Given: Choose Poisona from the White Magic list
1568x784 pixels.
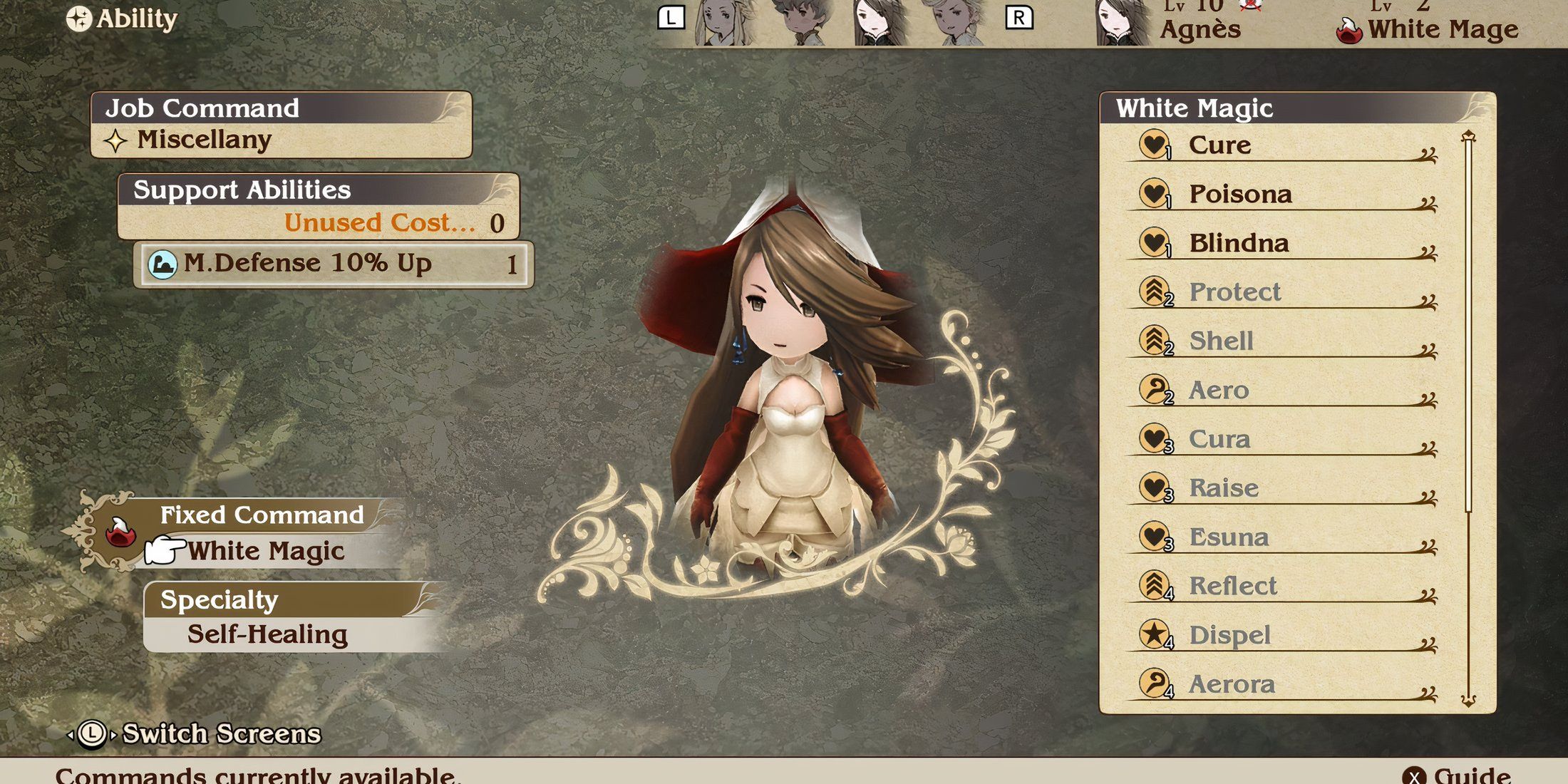Looking at the screenshot, I should pyautogui.click(x=1283, y=194).
